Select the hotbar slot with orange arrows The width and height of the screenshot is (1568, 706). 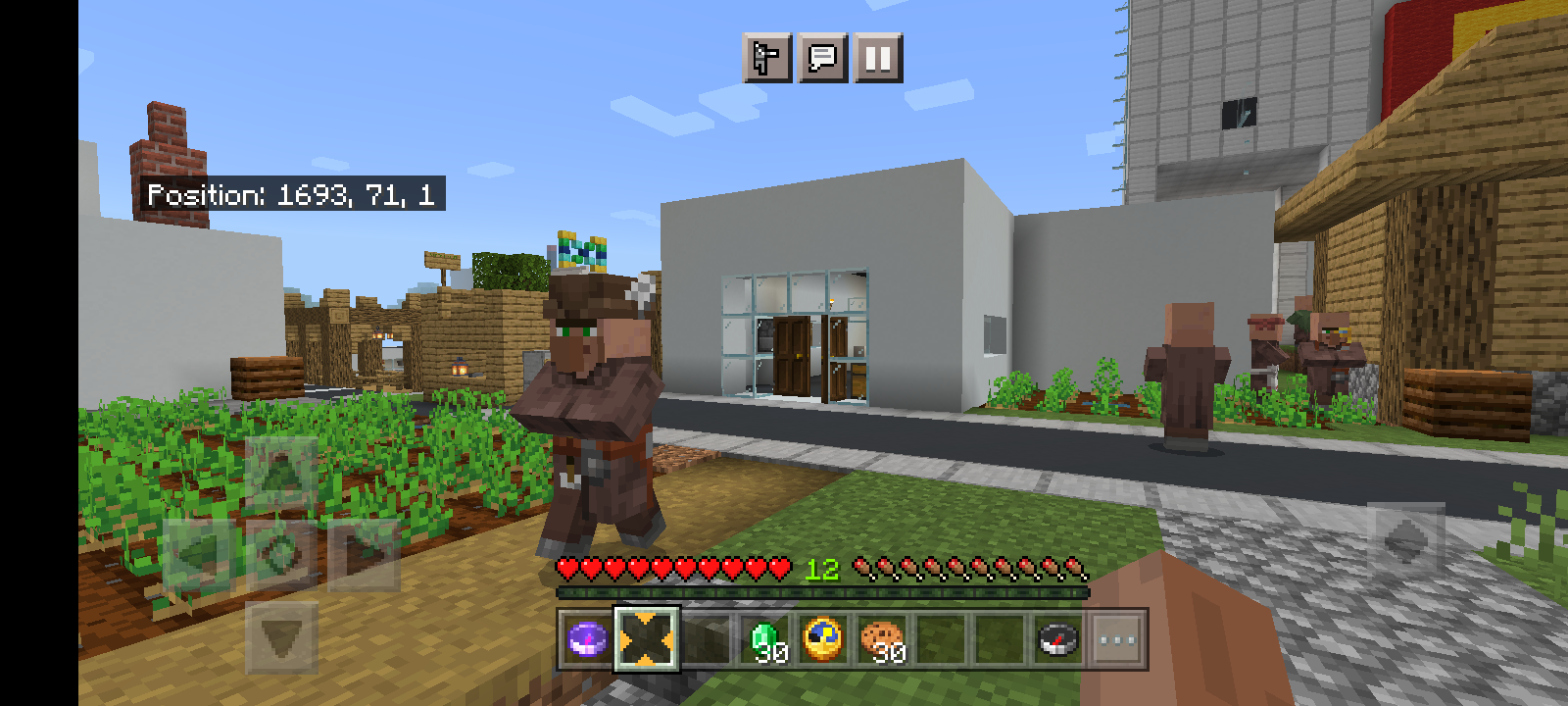coord(647,640)
